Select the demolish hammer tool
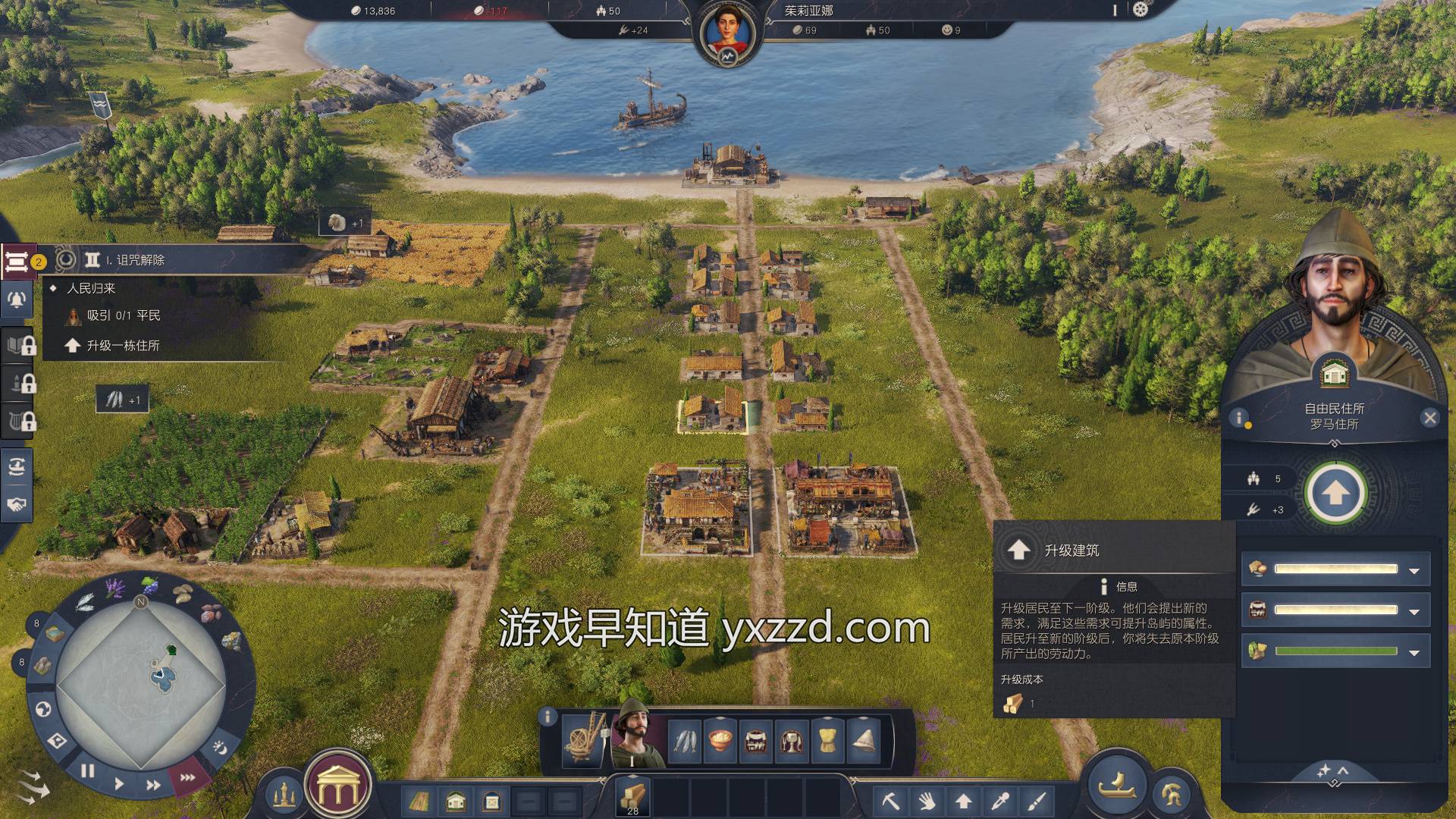 coord(890,800)
